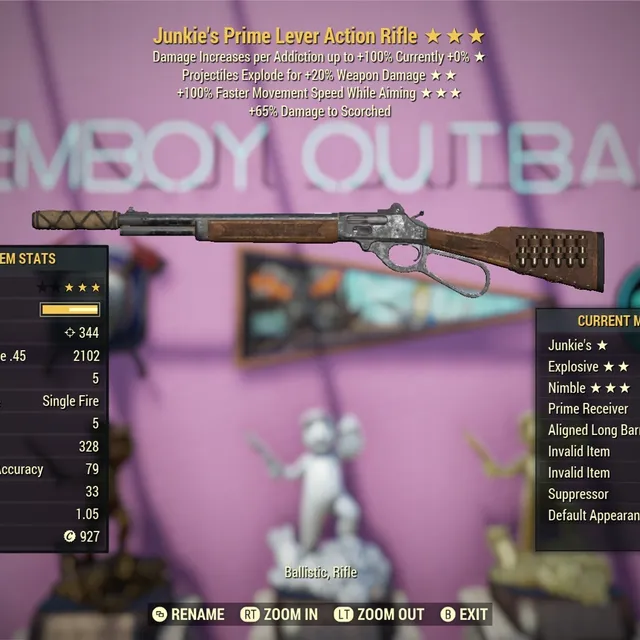Highlight the Prime Receiver mod
This screenshot has height=640, width=640.
[588, 408]
